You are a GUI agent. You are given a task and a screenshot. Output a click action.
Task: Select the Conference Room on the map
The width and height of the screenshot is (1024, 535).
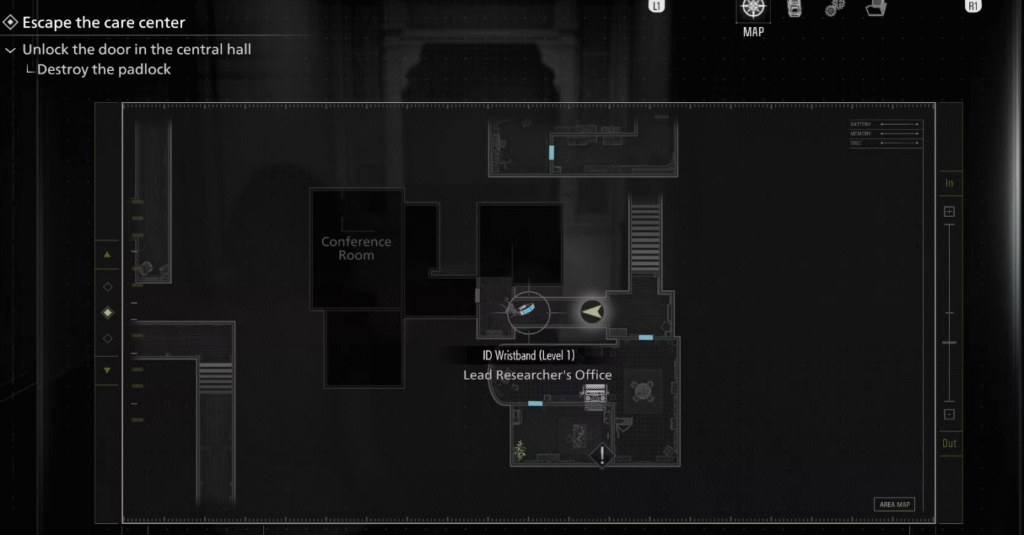click(x=356, y=248)
